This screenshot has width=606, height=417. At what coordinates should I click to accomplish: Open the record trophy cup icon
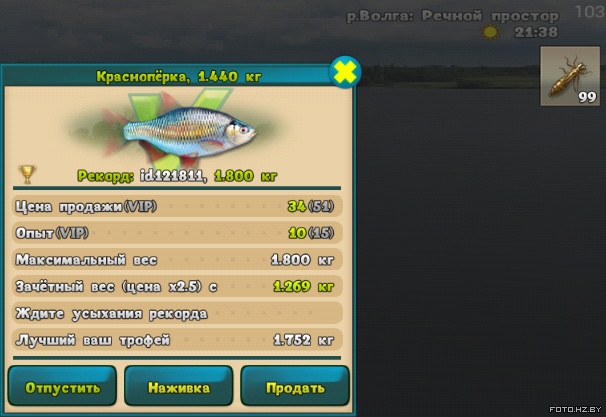point(27,174)
